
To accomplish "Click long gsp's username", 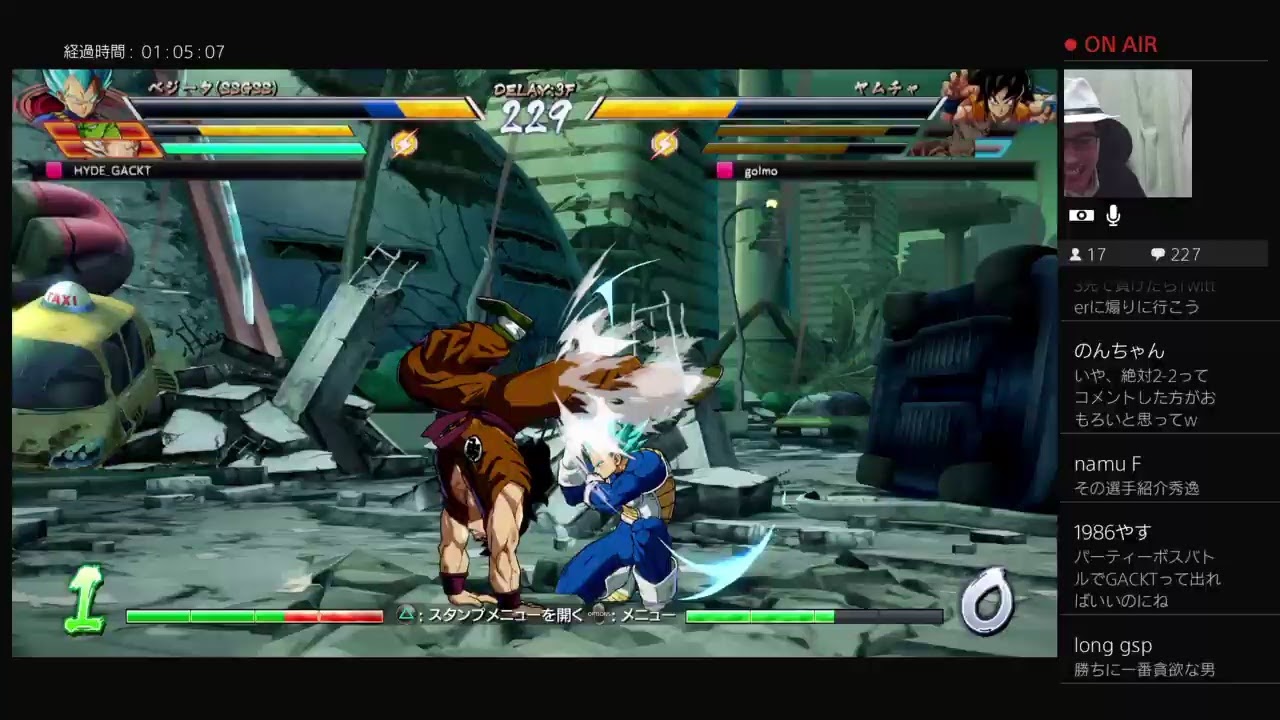I will point(1113,645).
